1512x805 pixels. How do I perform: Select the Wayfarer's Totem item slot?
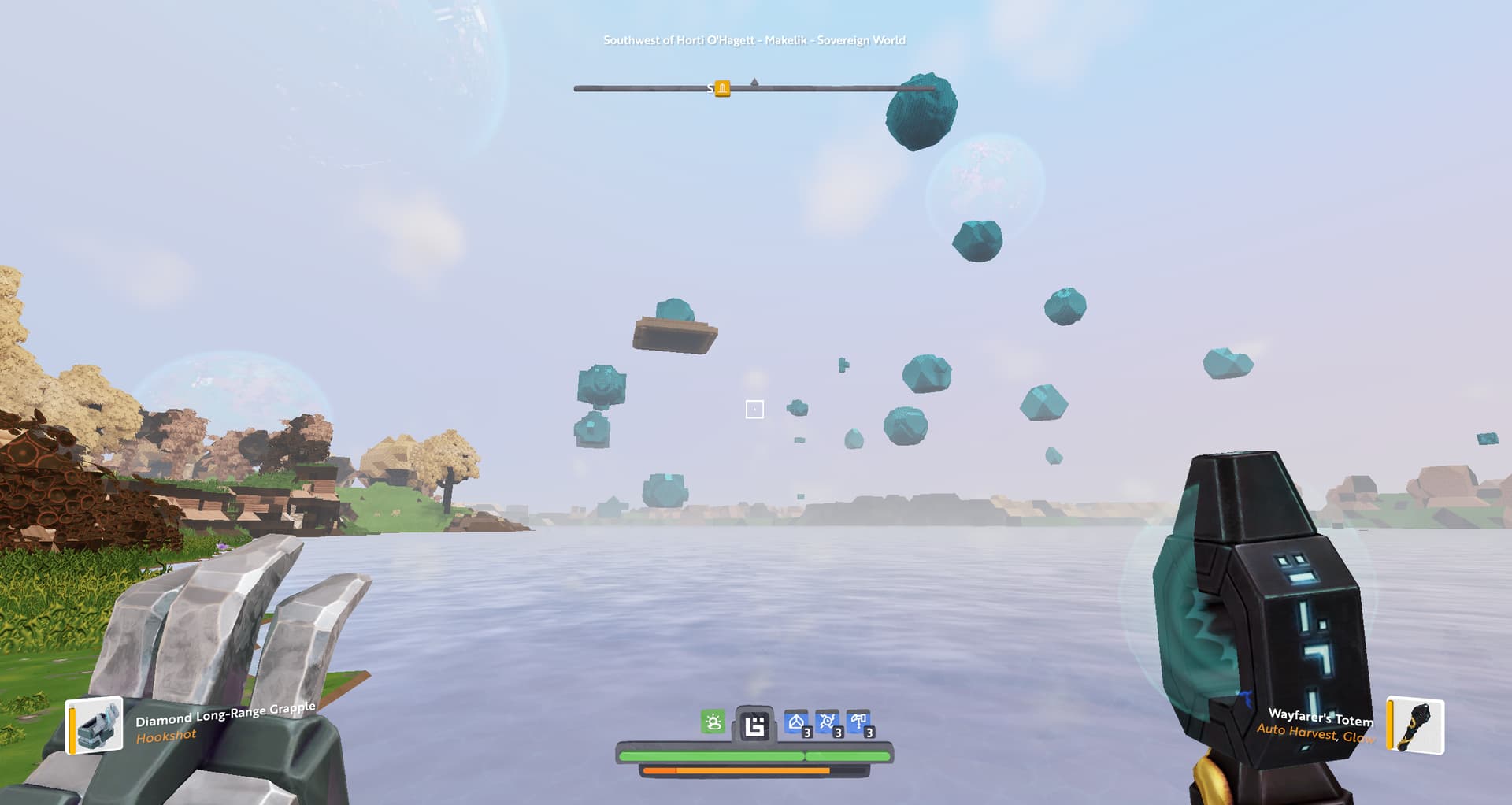(1415, 725)
